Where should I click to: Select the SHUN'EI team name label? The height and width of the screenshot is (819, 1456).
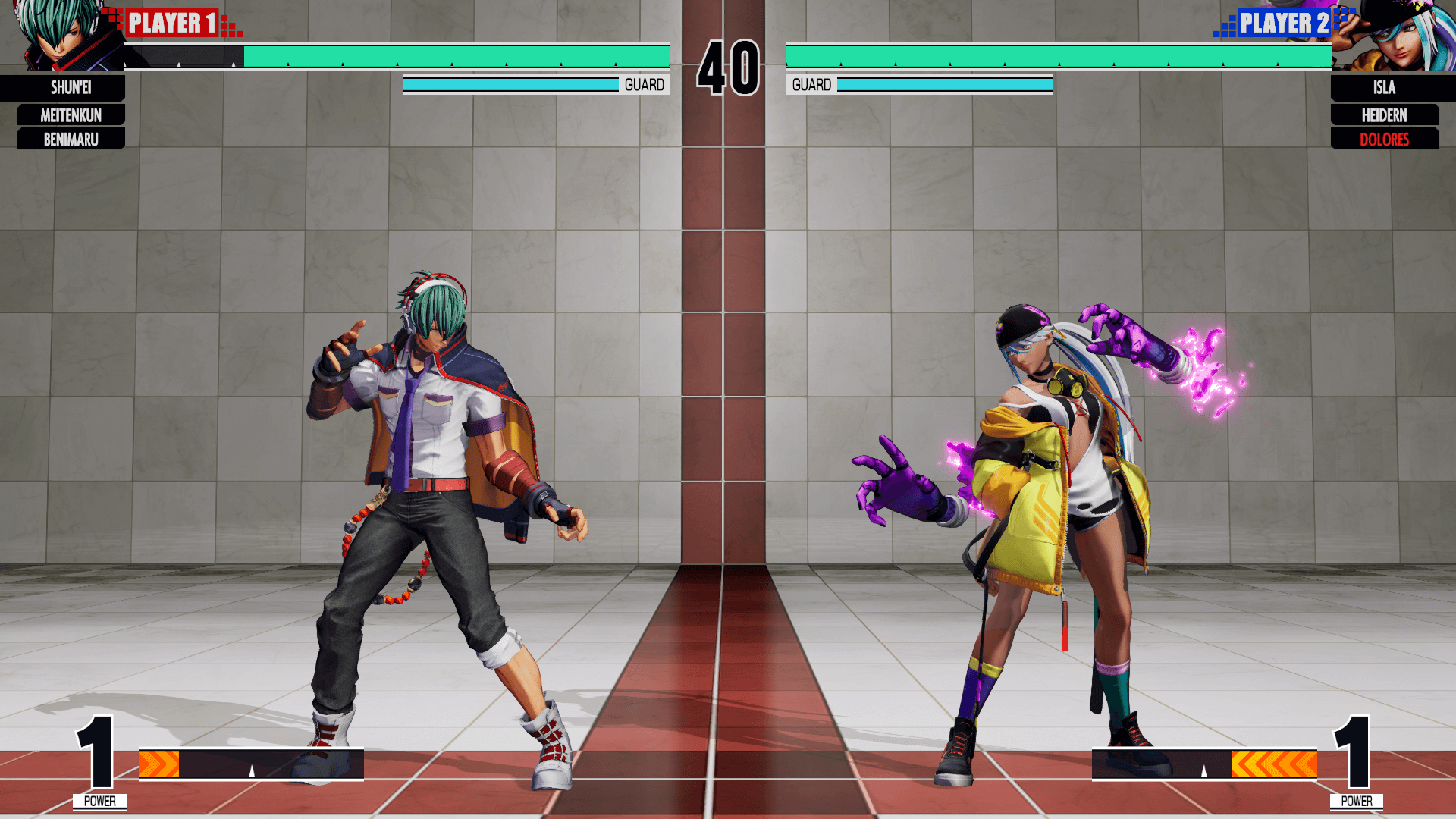pyautogui.click(x=71, y=88)
